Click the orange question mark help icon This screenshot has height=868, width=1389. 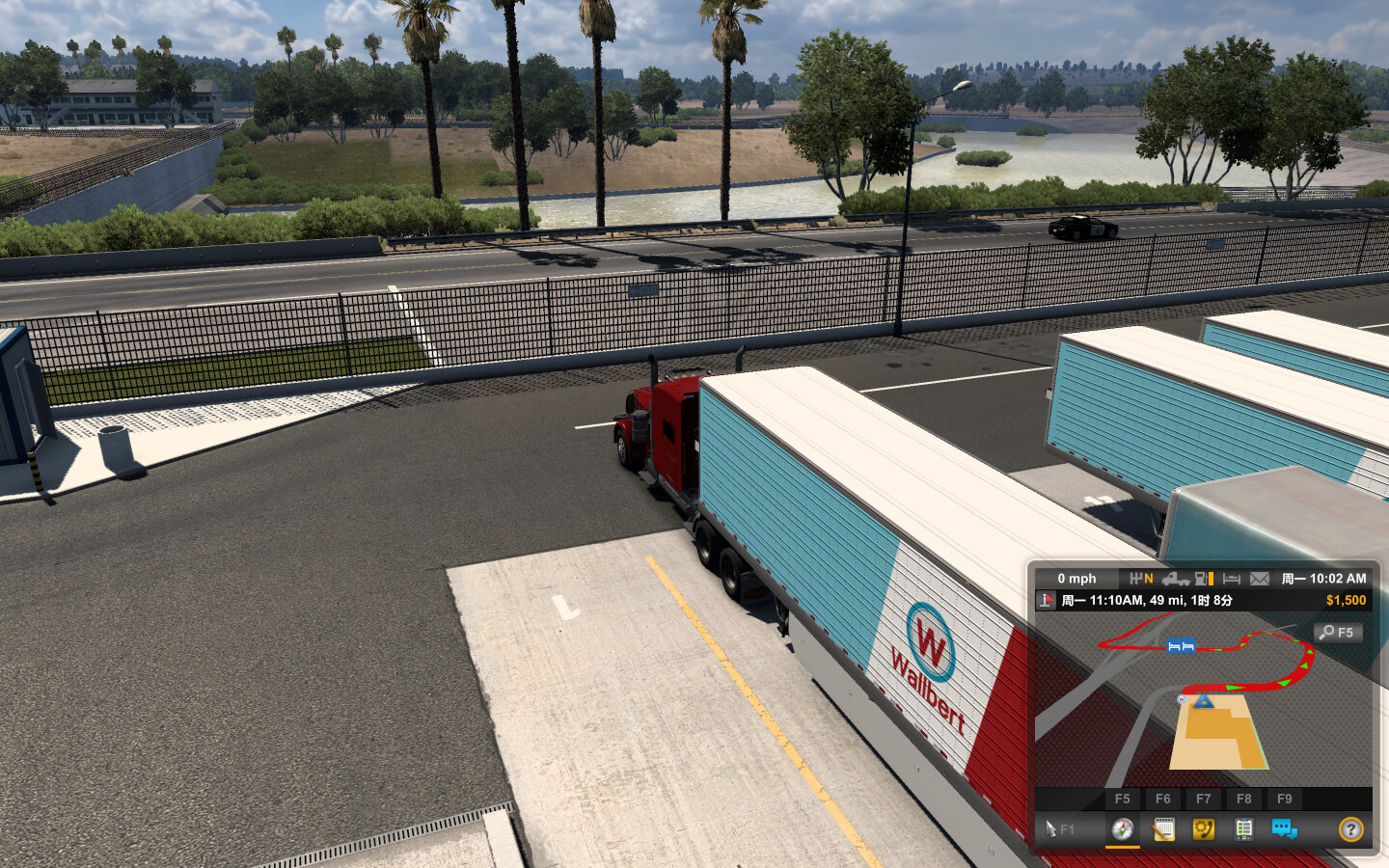click(1350, 828)
